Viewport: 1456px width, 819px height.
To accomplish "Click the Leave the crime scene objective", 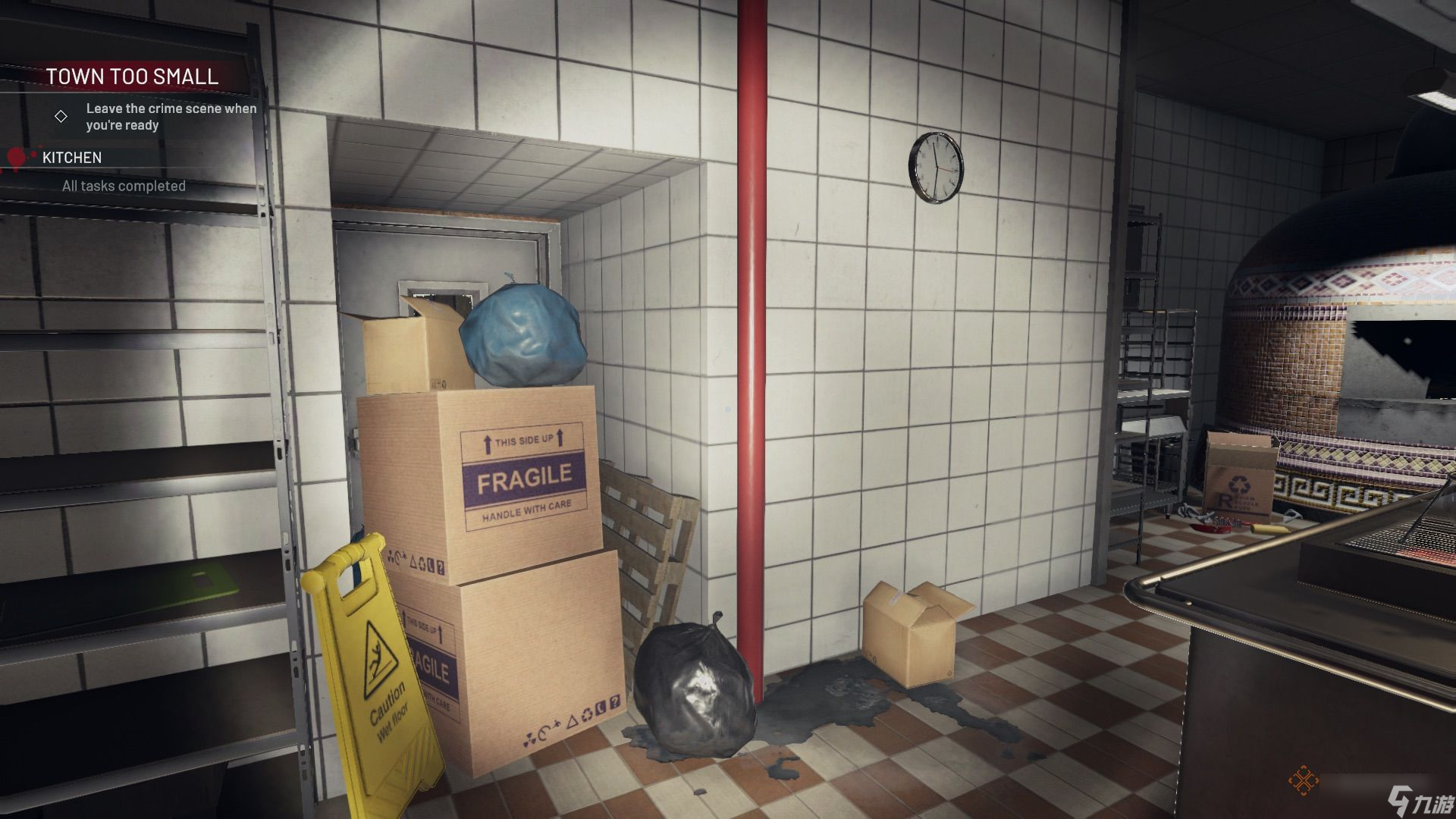I will tap(171, 117).
